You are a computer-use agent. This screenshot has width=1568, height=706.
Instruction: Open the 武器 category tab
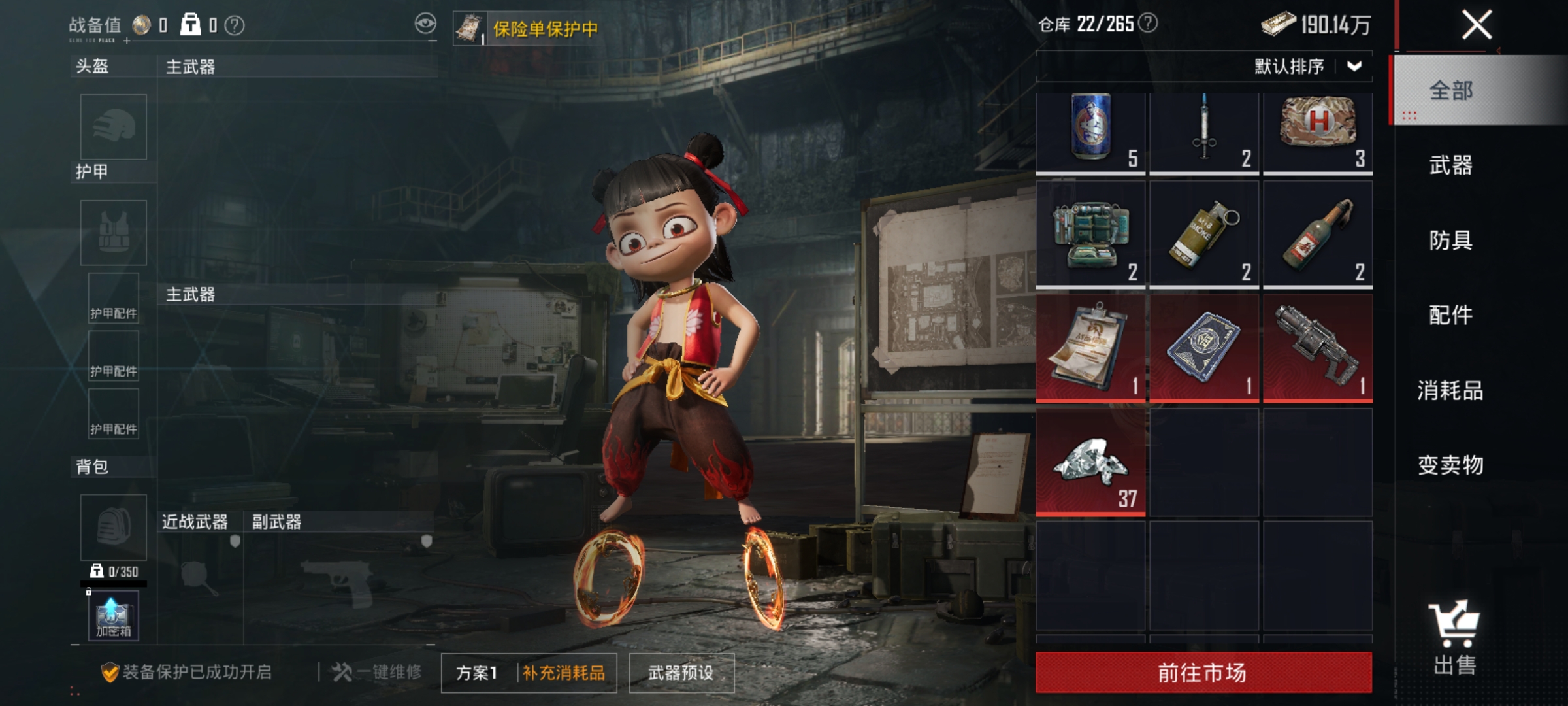click(1450, 165)
